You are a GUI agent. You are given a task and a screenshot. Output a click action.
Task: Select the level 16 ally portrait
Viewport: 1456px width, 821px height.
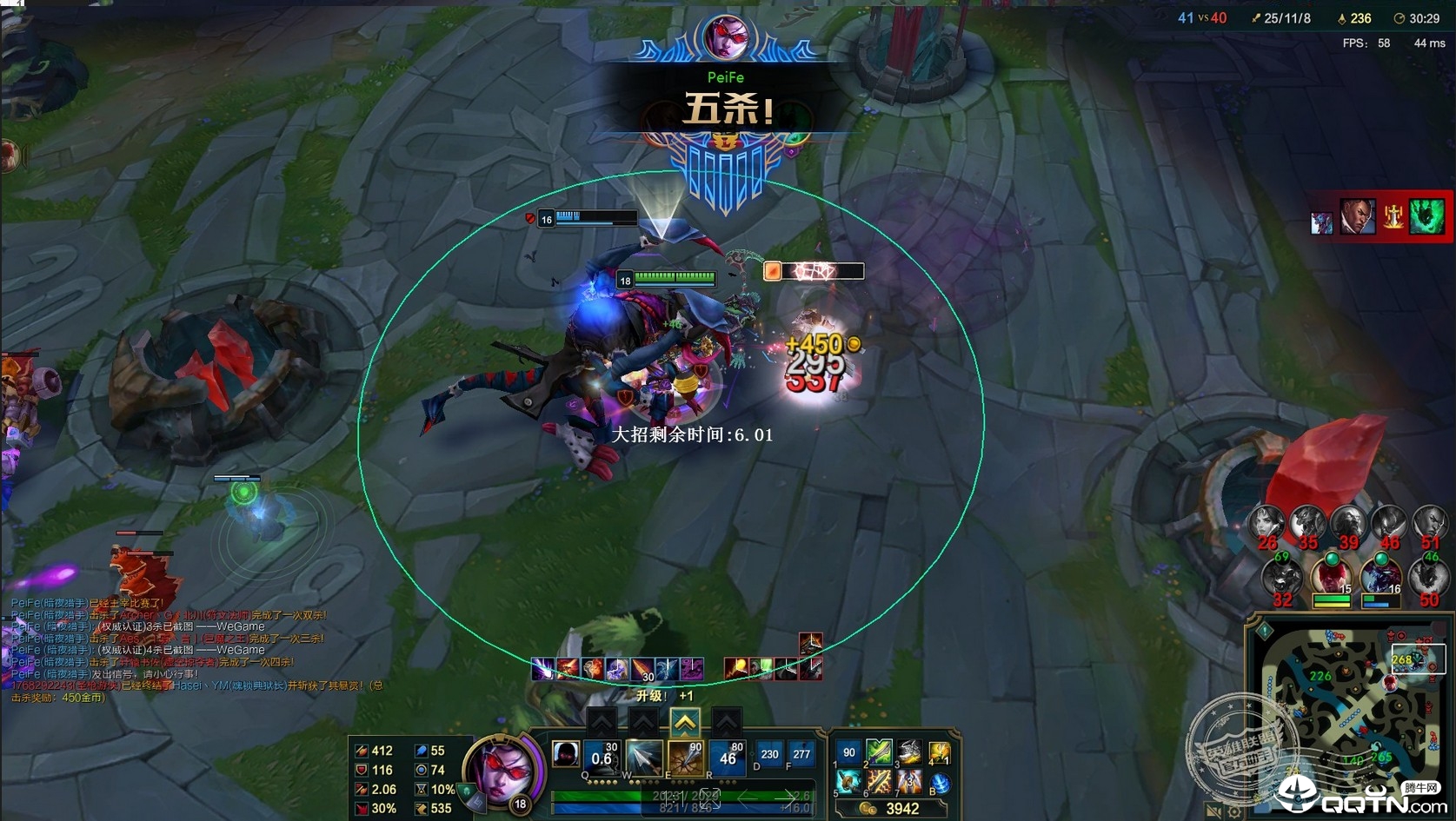pos(1380,576)
